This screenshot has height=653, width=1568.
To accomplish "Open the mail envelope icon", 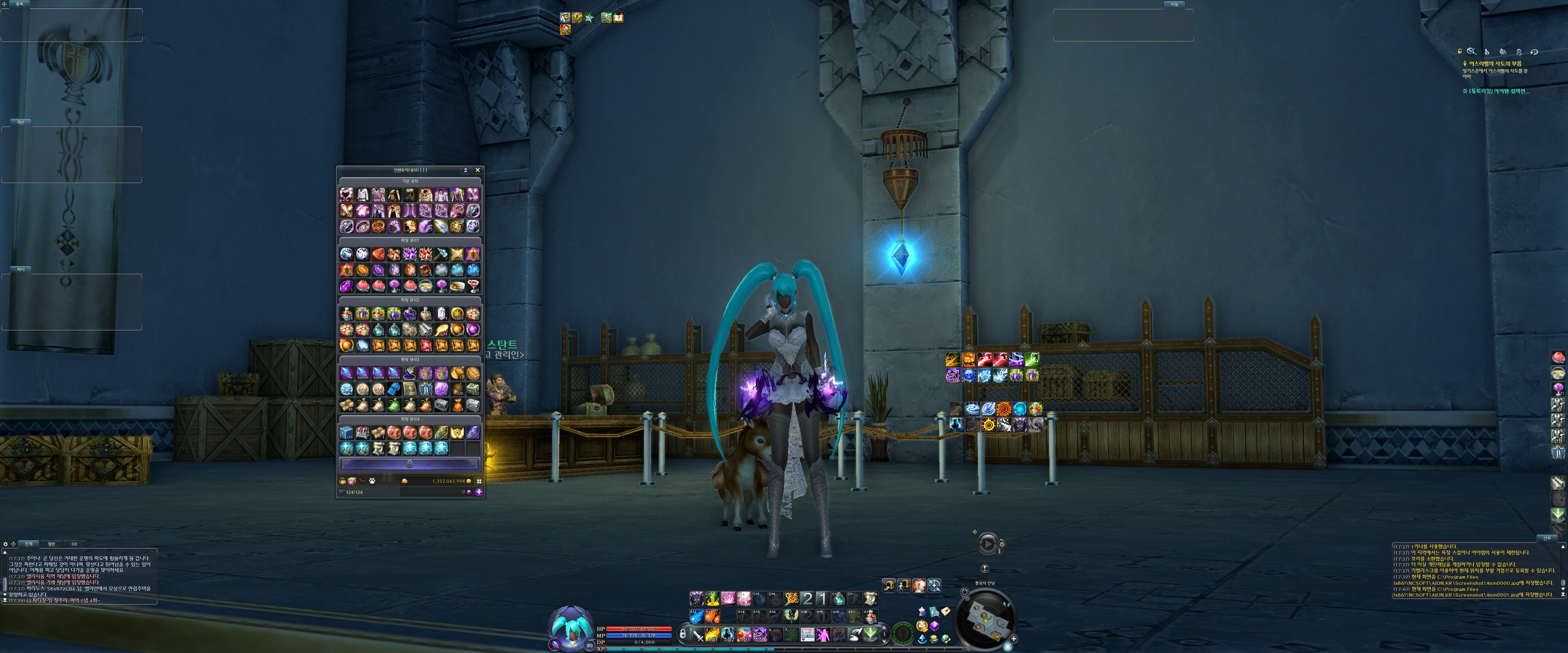I will [x=945, y=611].
